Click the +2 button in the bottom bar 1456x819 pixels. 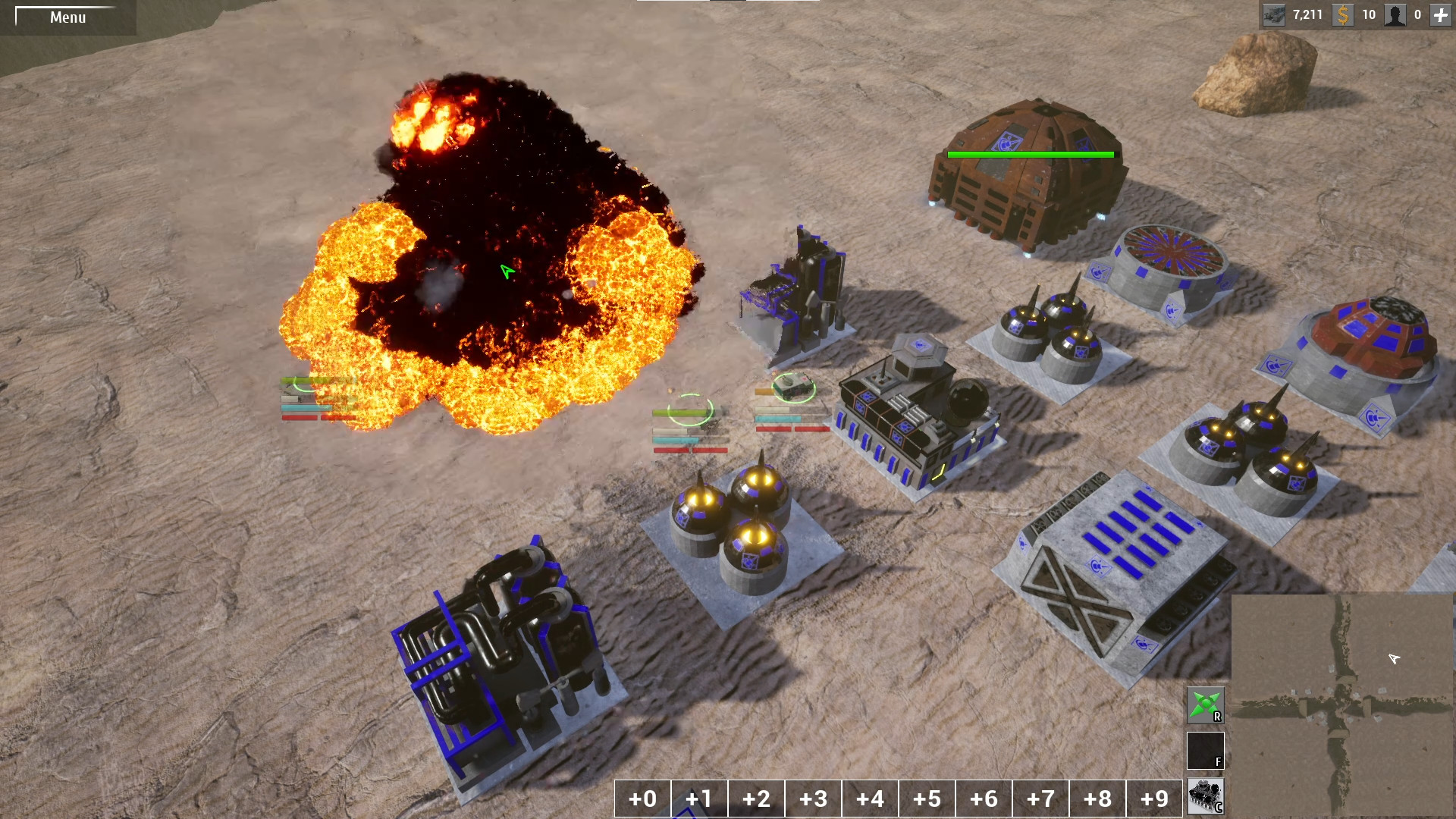pos(755,798)
